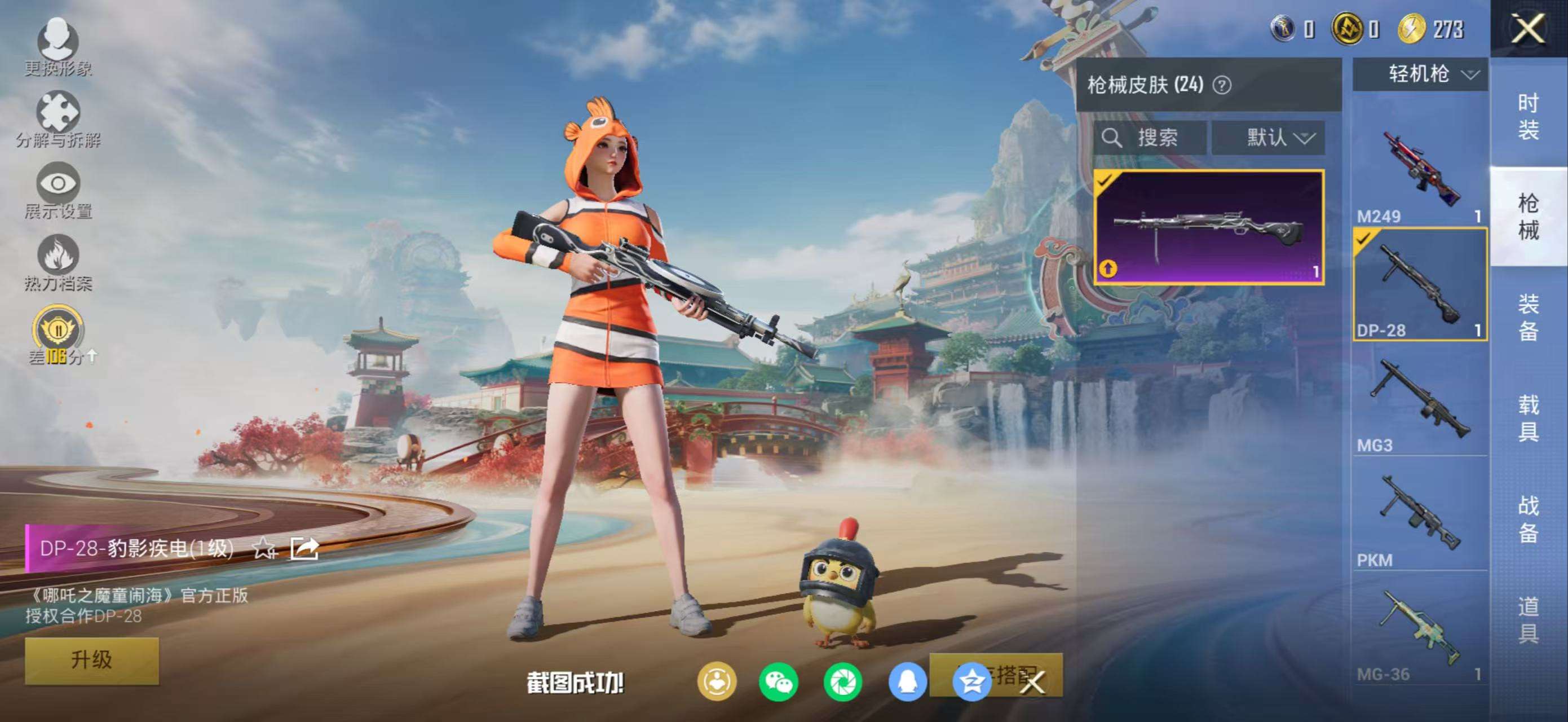
Task: Choose the M249 weapon entry
Action: tap(1420, 170)
